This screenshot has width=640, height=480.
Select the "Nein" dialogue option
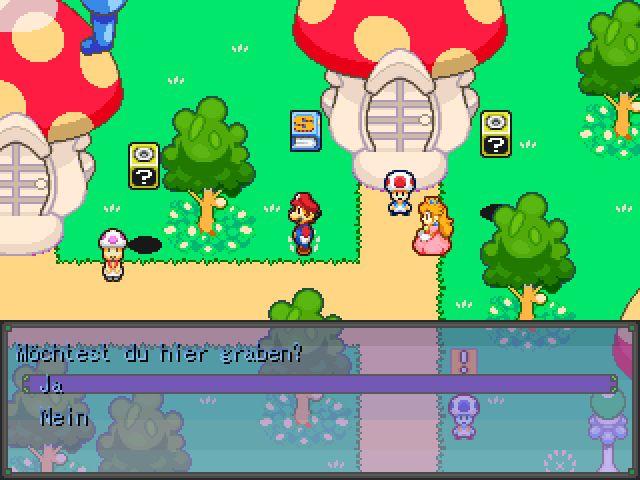[64, 417]
